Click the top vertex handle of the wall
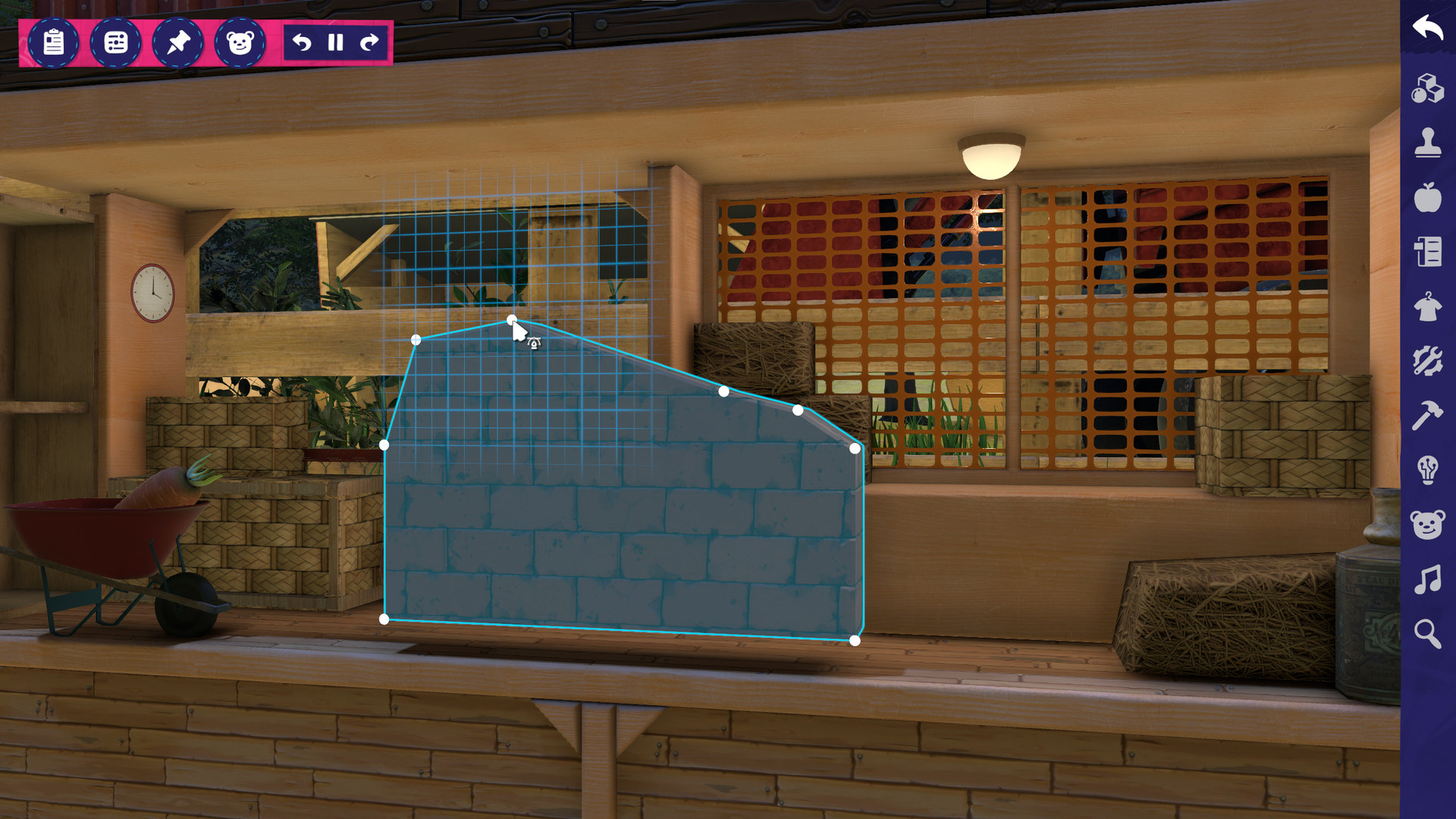 pyautogui.click(x=513, y=320)
